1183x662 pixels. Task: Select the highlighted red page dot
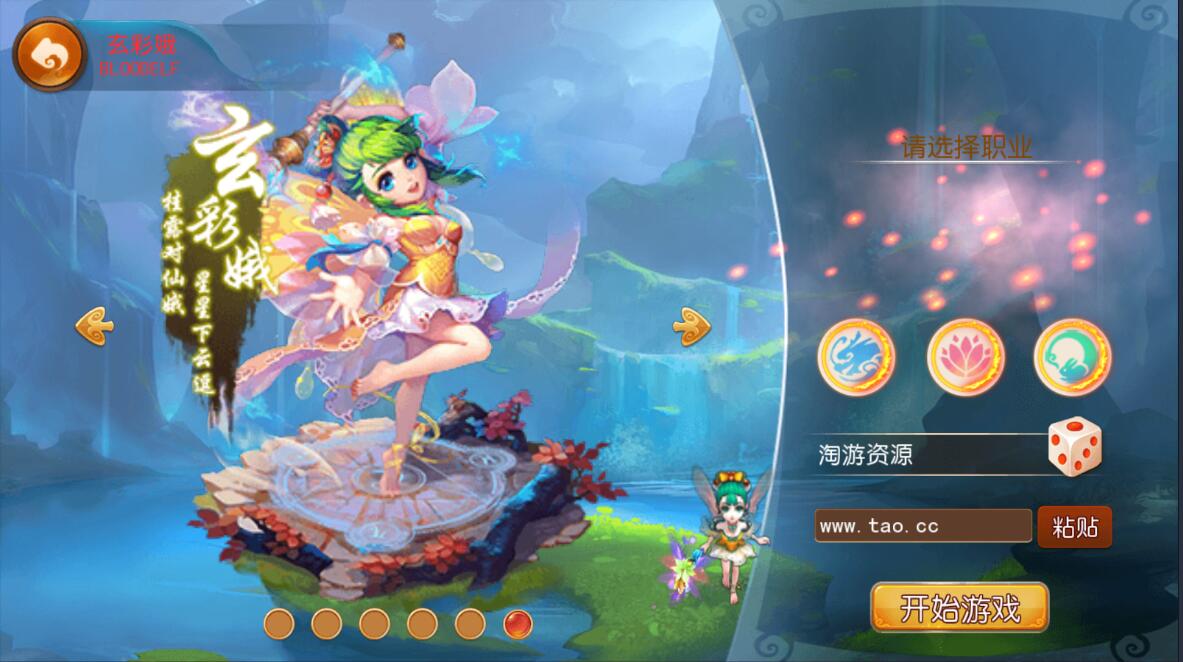point(517,624)
